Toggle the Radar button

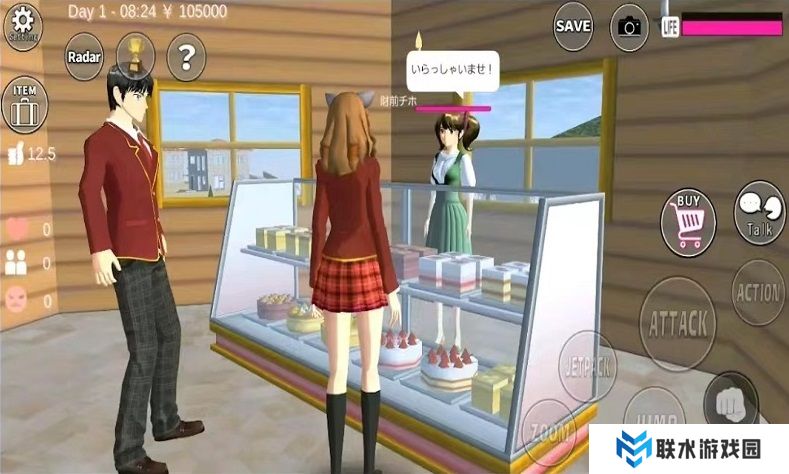click(85, 56)
